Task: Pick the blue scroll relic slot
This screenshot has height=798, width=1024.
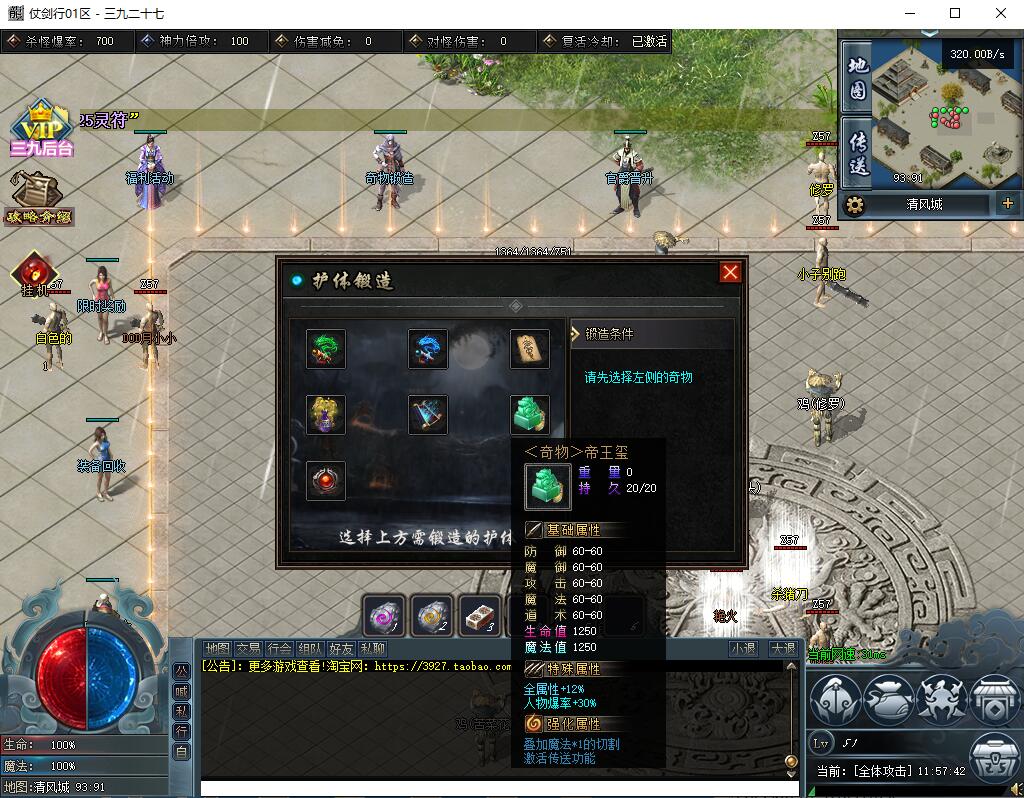Action: pos(428,415)
